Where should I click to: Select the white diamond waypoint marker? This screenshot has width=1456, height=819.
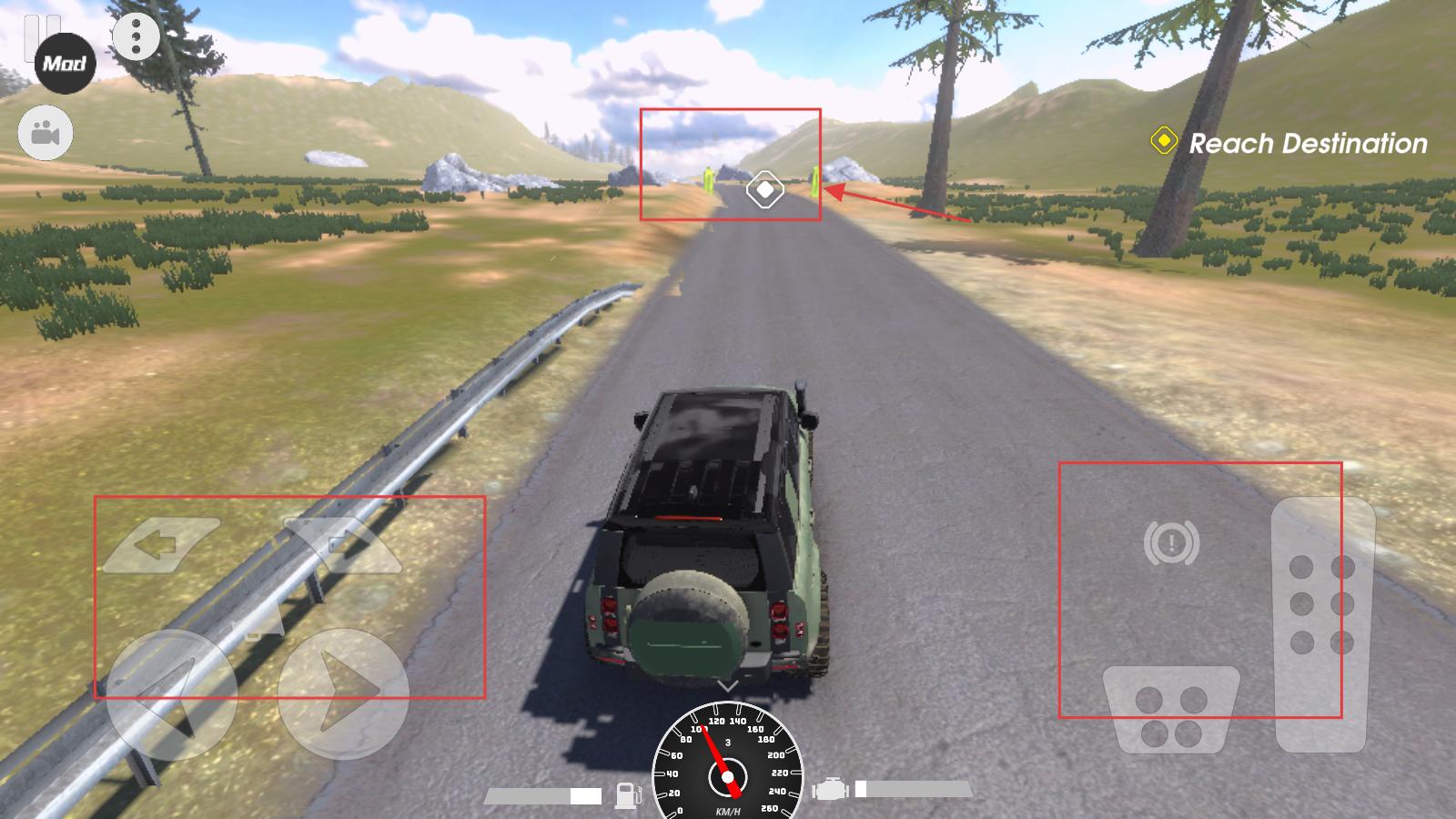[x=764, y=191]
